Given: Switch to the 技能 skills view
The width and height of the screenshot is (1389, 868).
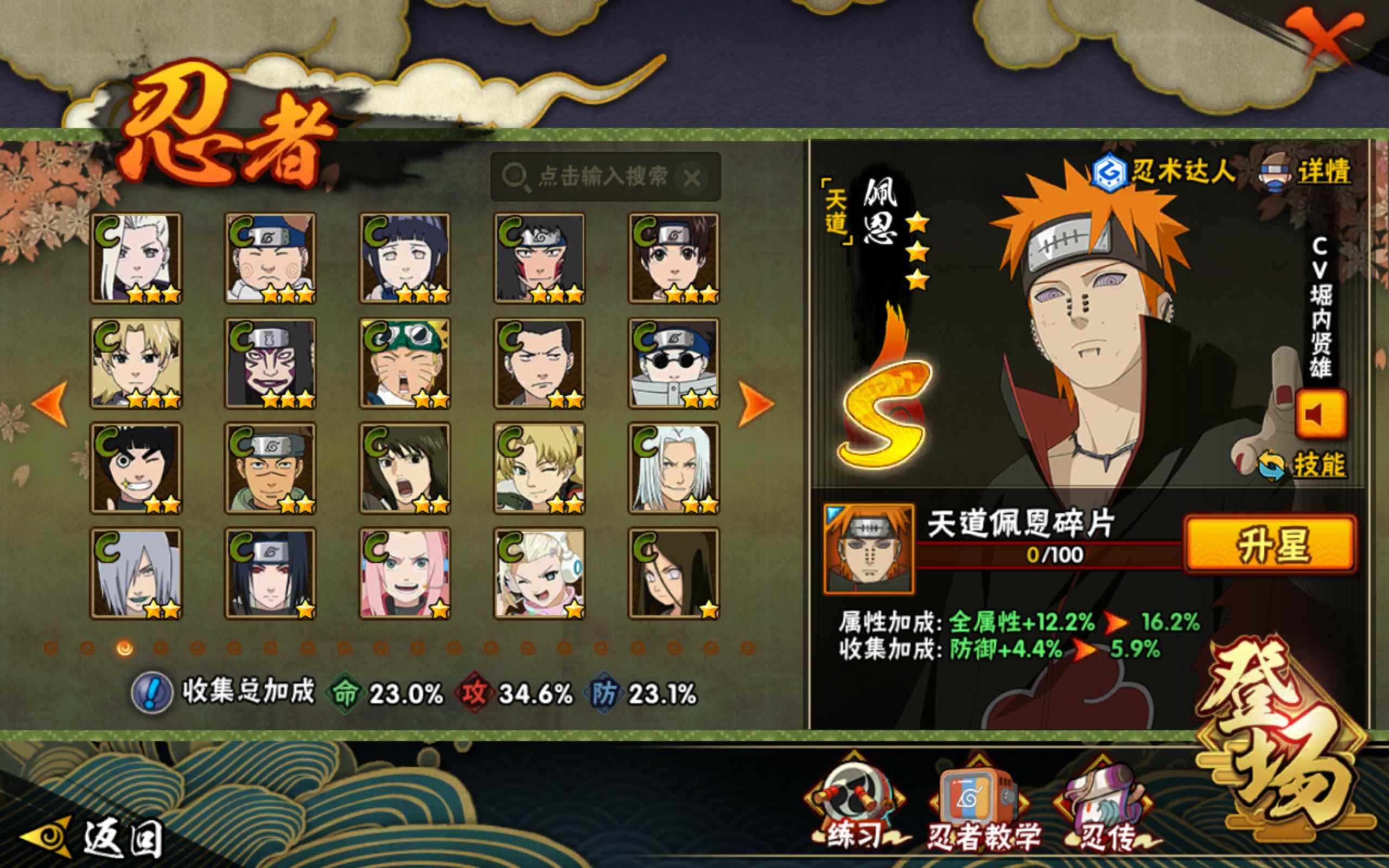Looking at the screenshot, I should [x=1318, y=465].
